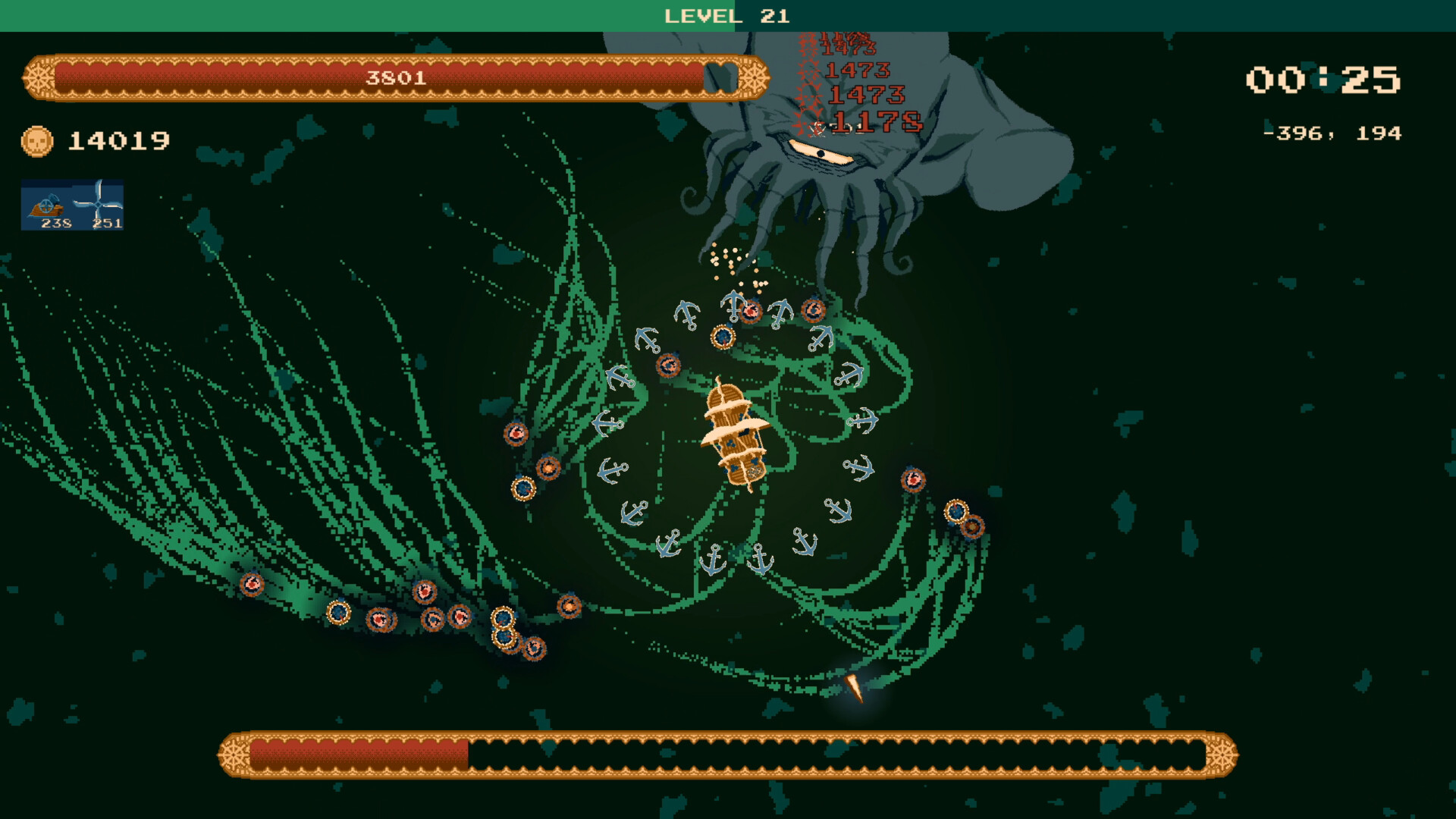Click the coordinates reading -396, 194
This screenshot has width=1456, height=819.
(1332, 133)
